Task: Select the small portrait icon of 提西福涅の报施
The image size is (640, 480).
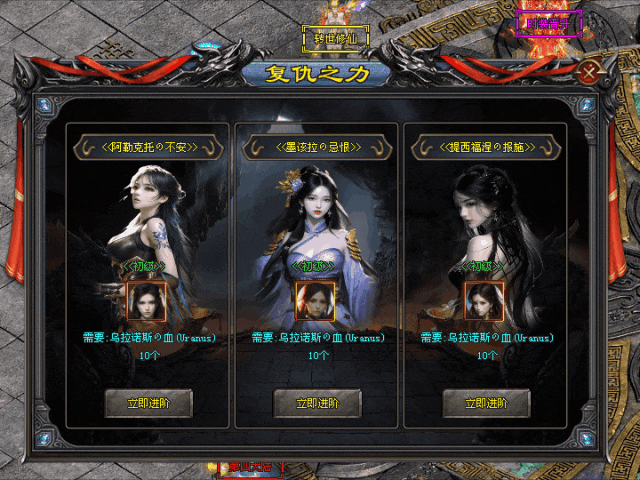Action: pos(484,300)
